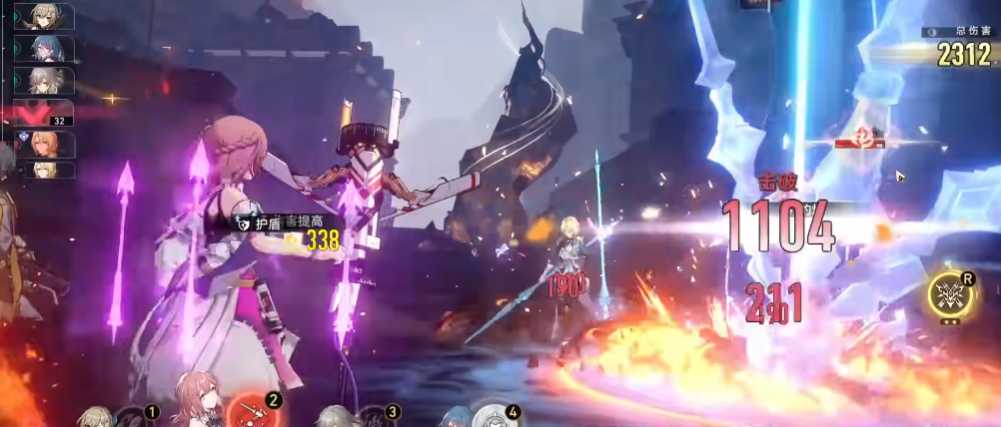
Task: Activate the glowing red ultimate numbered 2
Action: [245, 410]
